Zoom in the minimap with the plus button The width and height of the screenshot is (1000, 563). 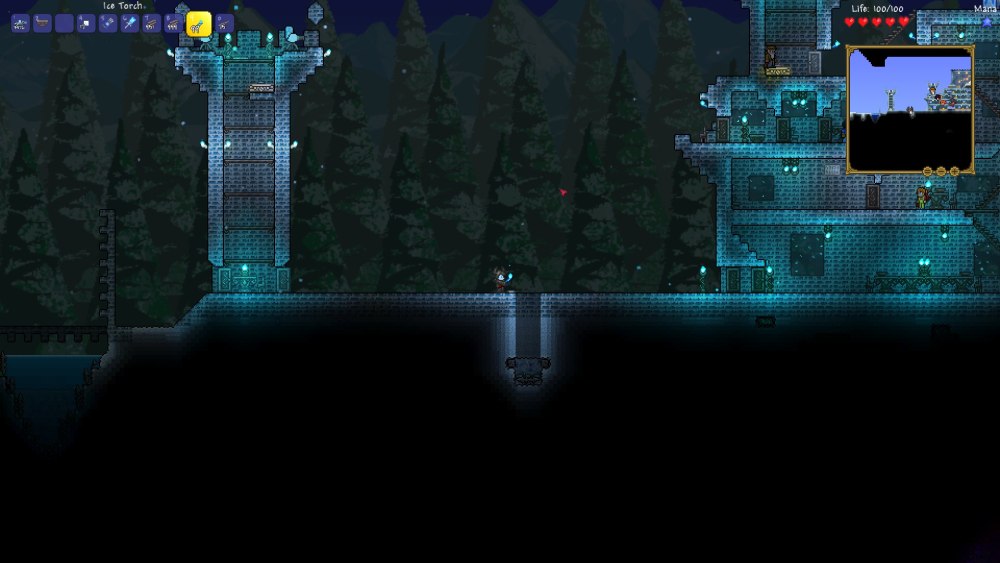tap(955, 171)
